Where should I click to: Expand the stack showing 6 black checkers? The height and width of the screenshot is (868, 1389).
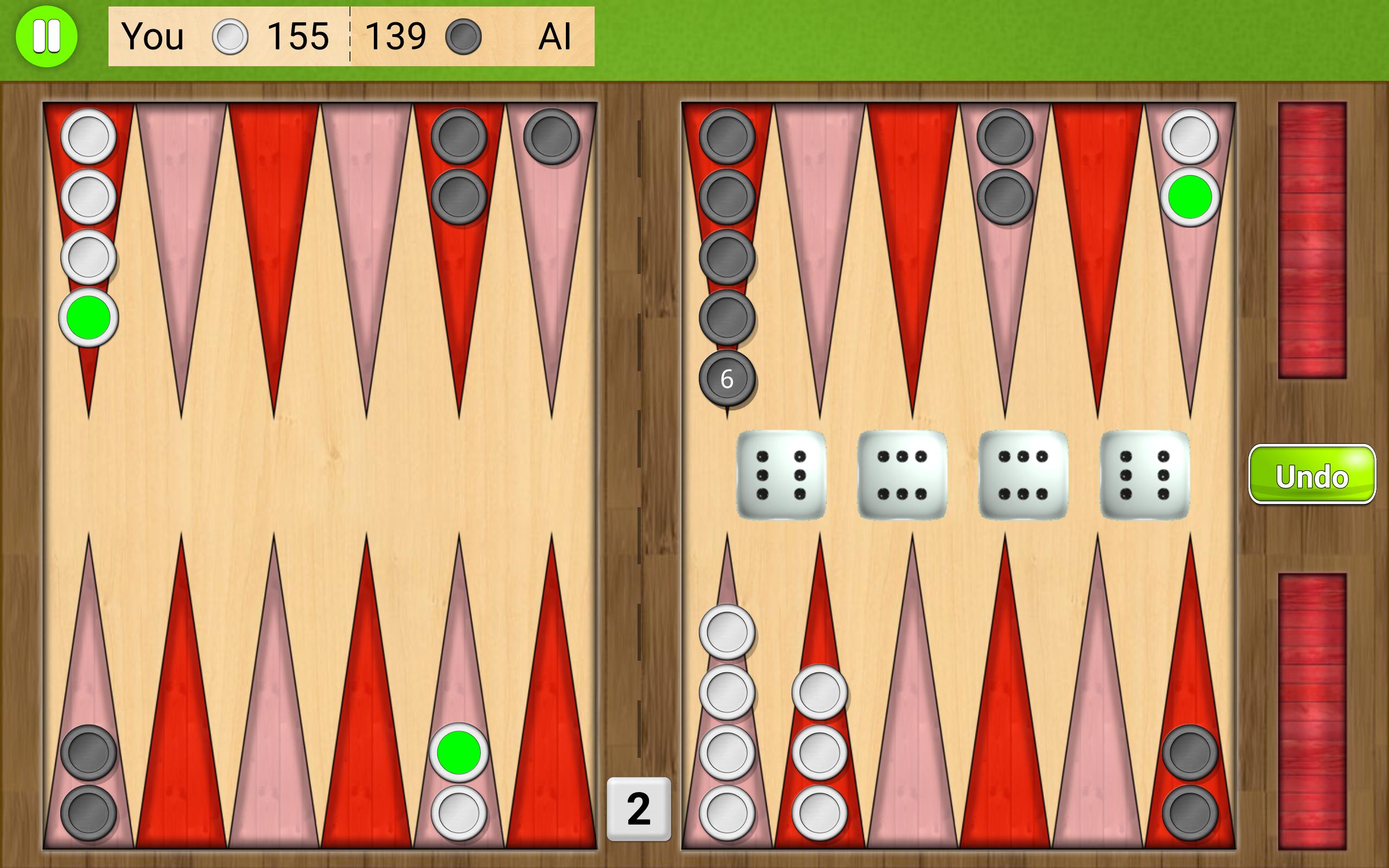(727, 378)
